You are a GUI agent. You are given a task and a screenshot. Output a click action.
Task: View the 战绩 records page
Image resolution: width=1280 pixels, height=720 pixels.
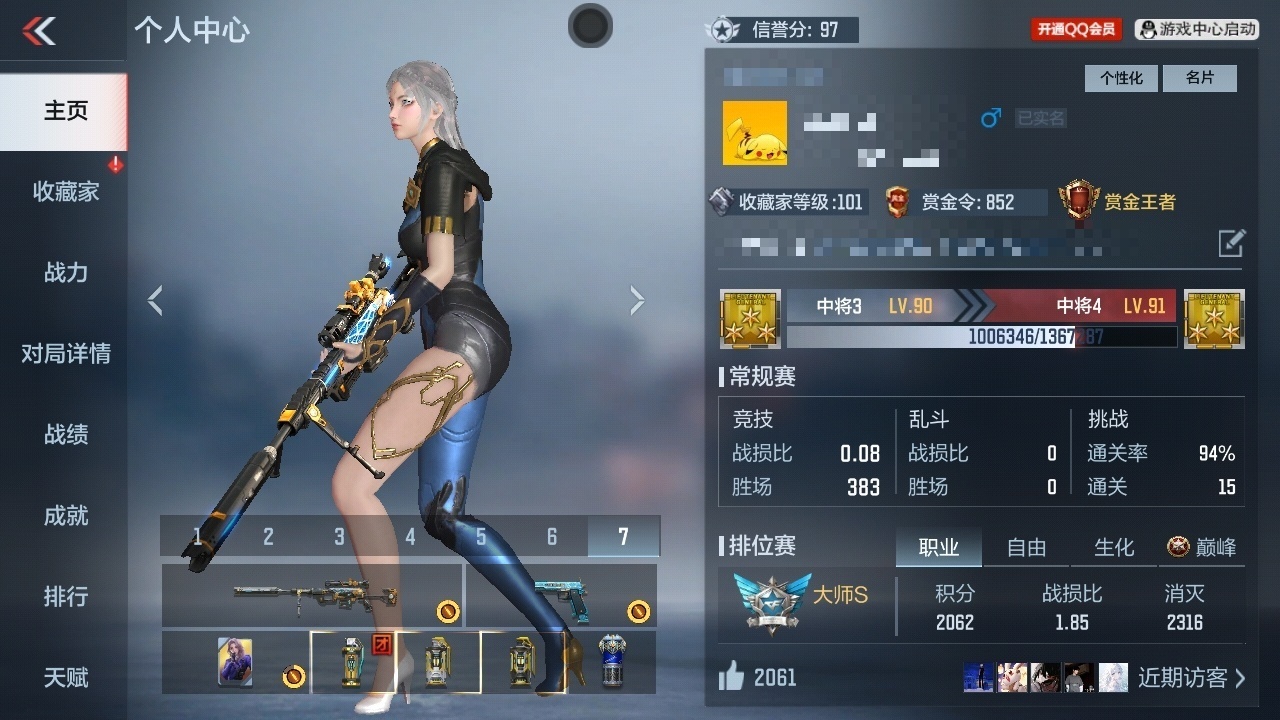pos(65,434)
